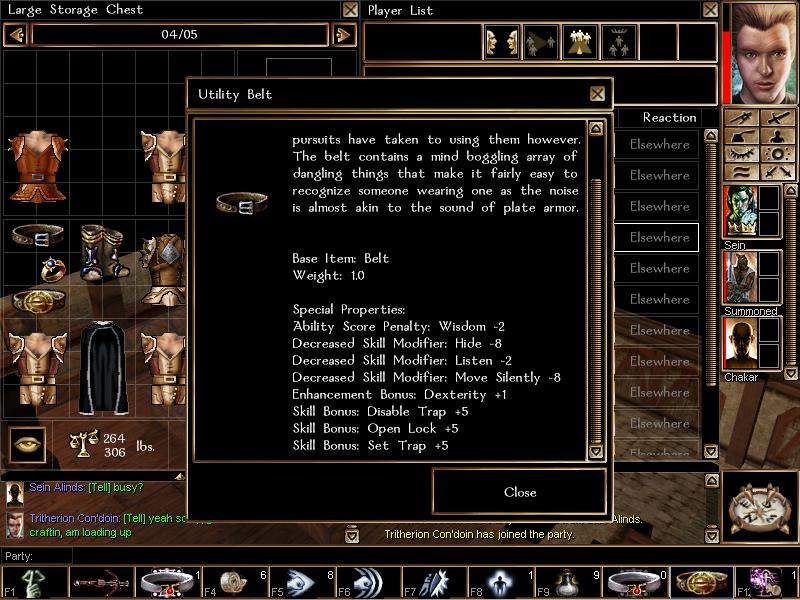The height and width of the screenshot is (600, 800).
Task: Close the Large Storage Chest panel
Action: point(349,10)
